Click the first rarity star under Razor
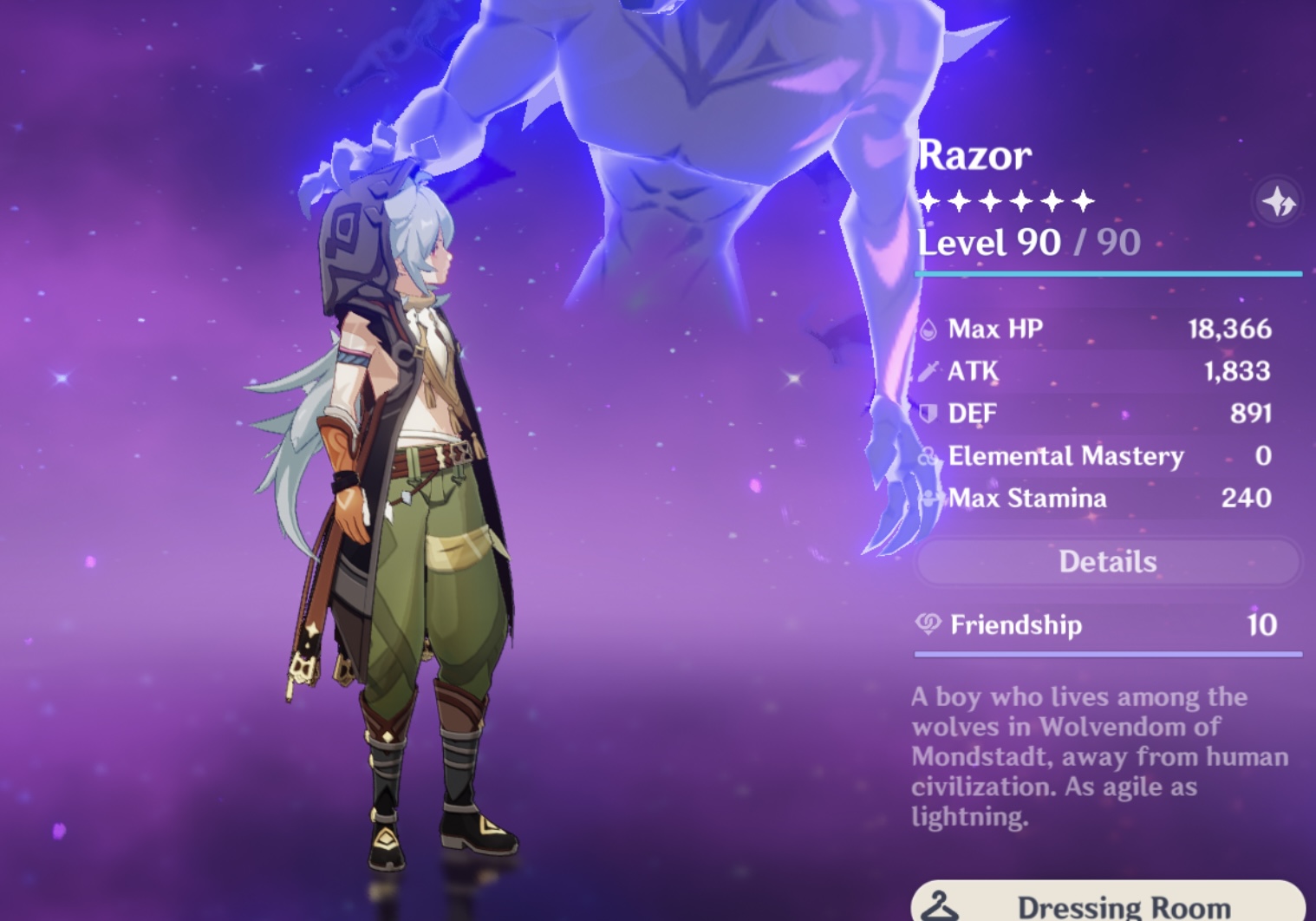This screenshot has width=1316, height=921. [928, 200]
